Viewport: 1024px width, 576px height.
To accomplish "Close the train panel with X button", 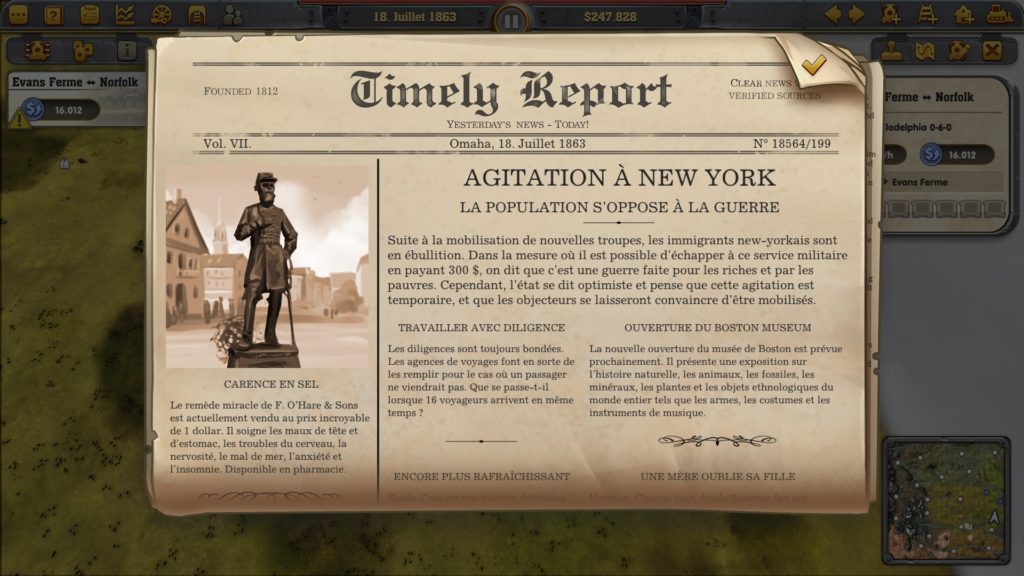I will [x=992, y=50].
